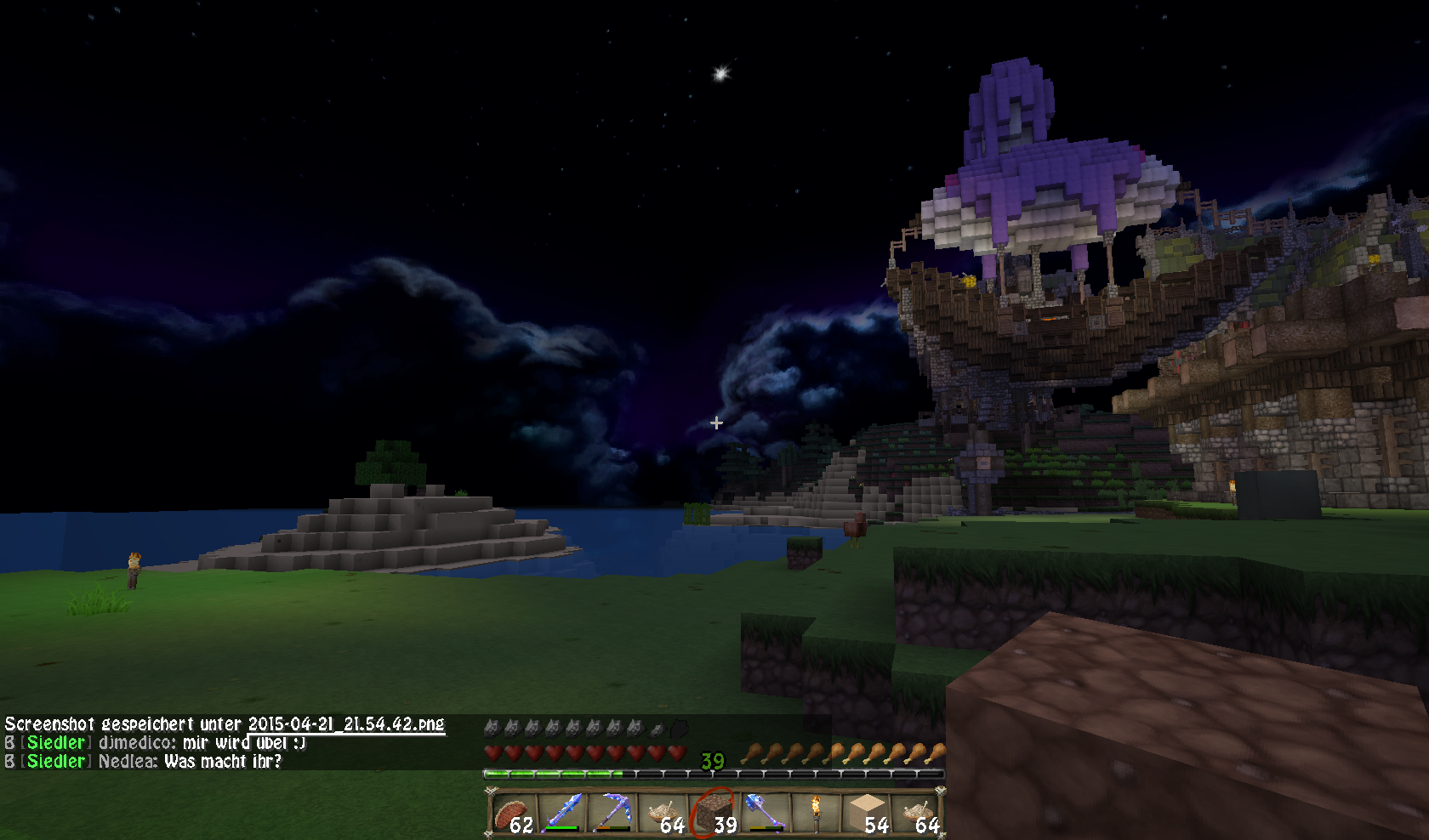Select the sand block stack of 54
Viewport: 1429px width, 840px height.
coord(866,814)
